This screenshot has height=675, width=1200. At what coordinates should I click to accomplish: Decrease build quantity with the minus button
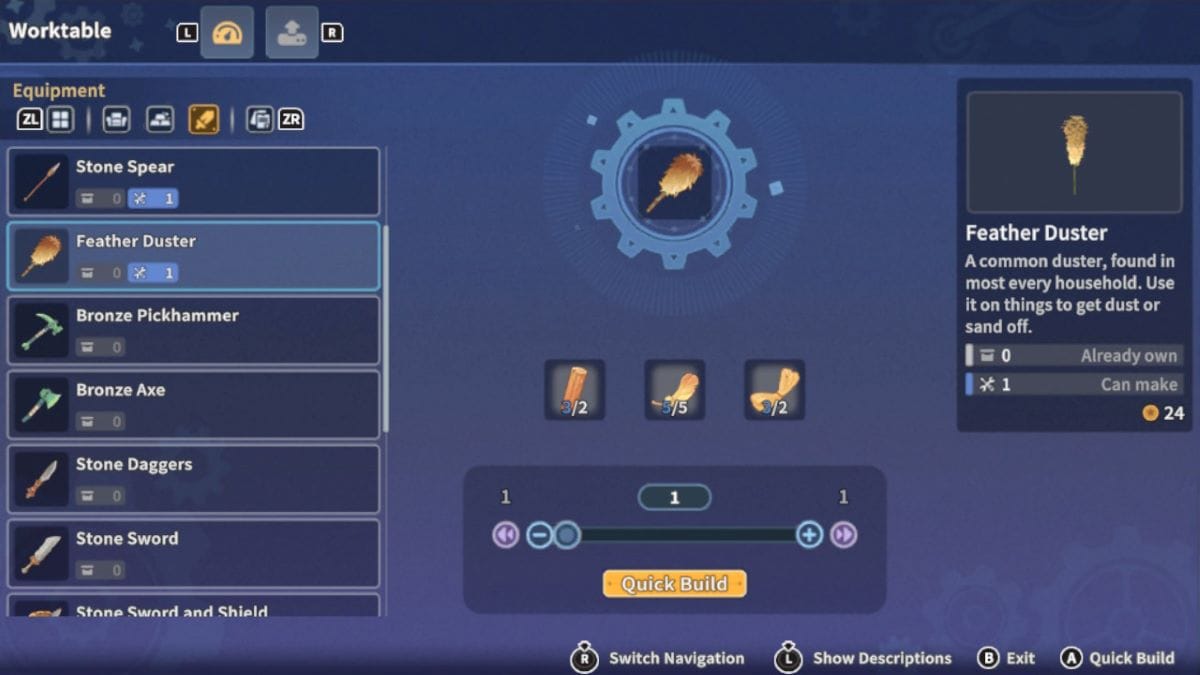(x=539, y=535)
